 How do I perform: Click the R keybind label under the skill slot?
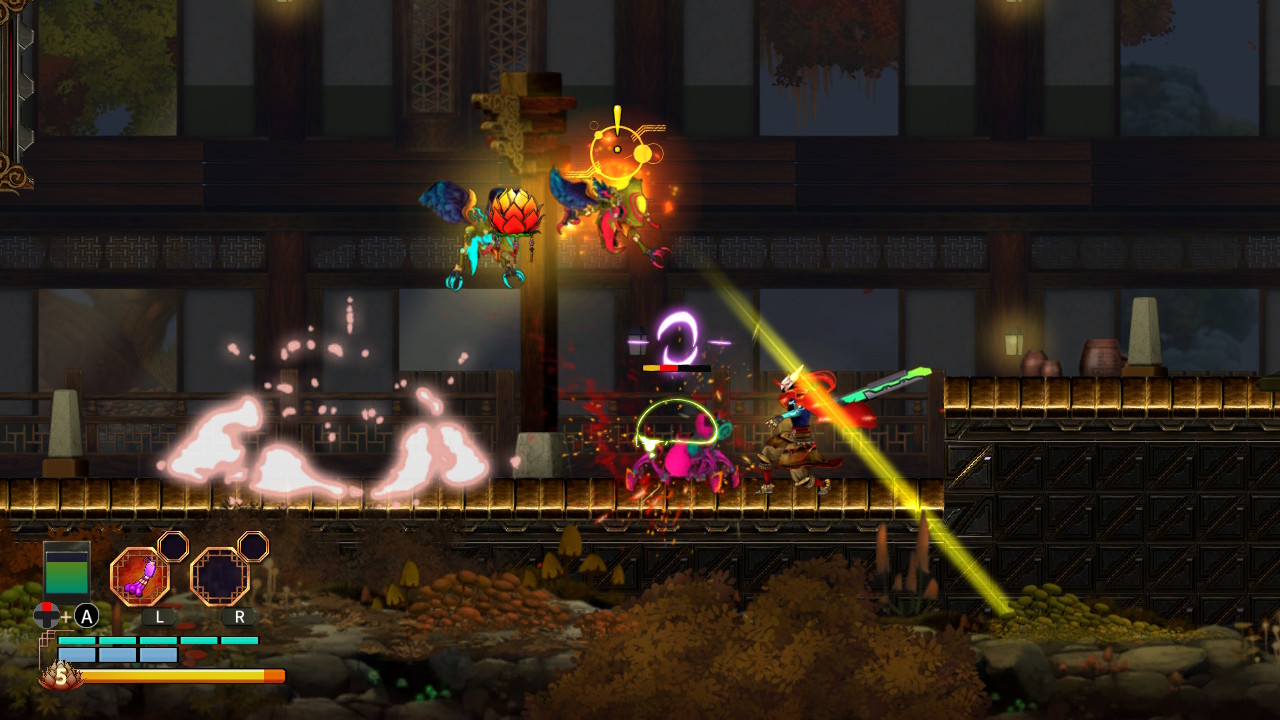point(239,616)
